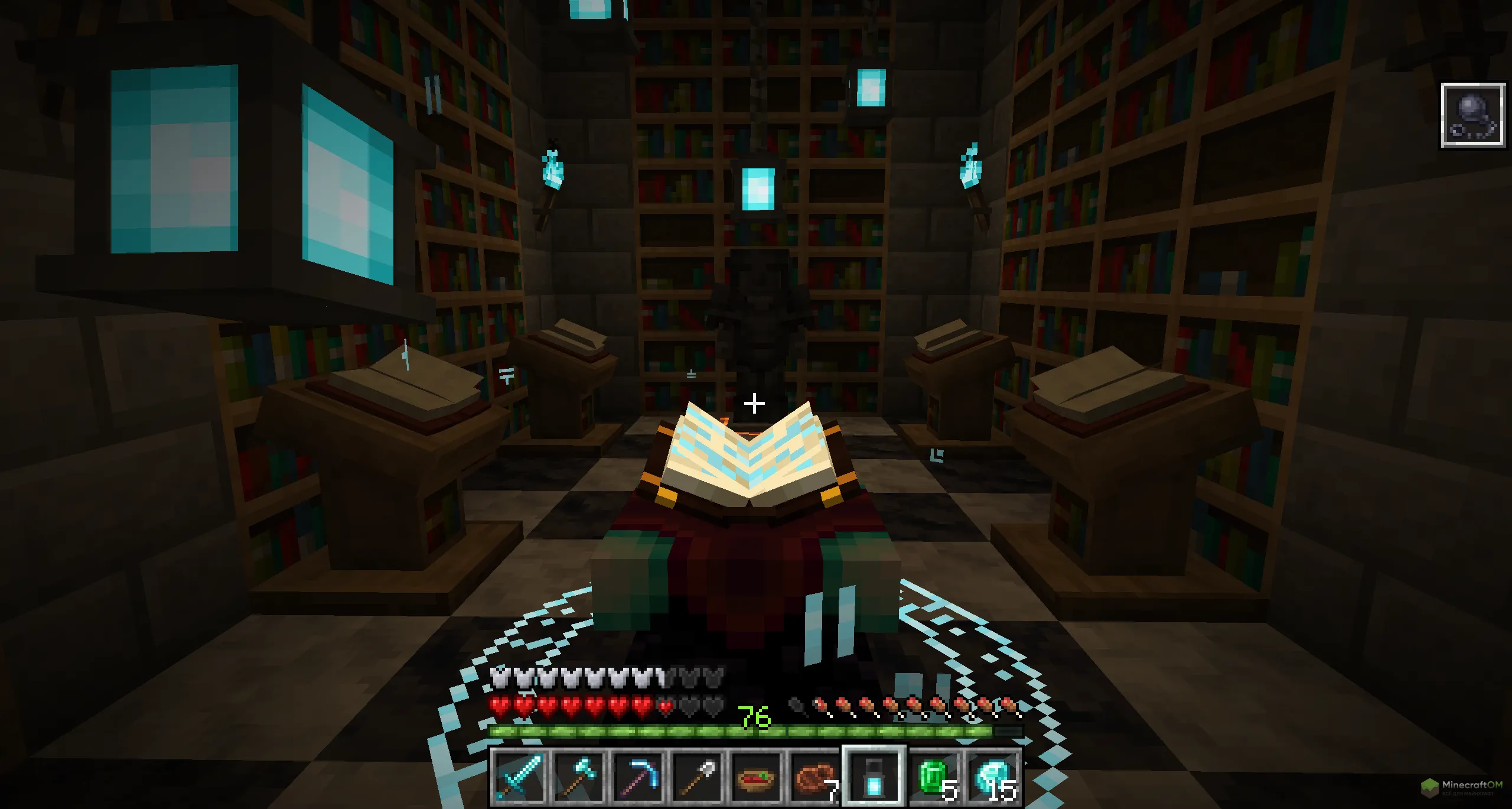Select the stew bowl hotbar slot
This screenshot has width=1512, height=809.
[757, 776]
